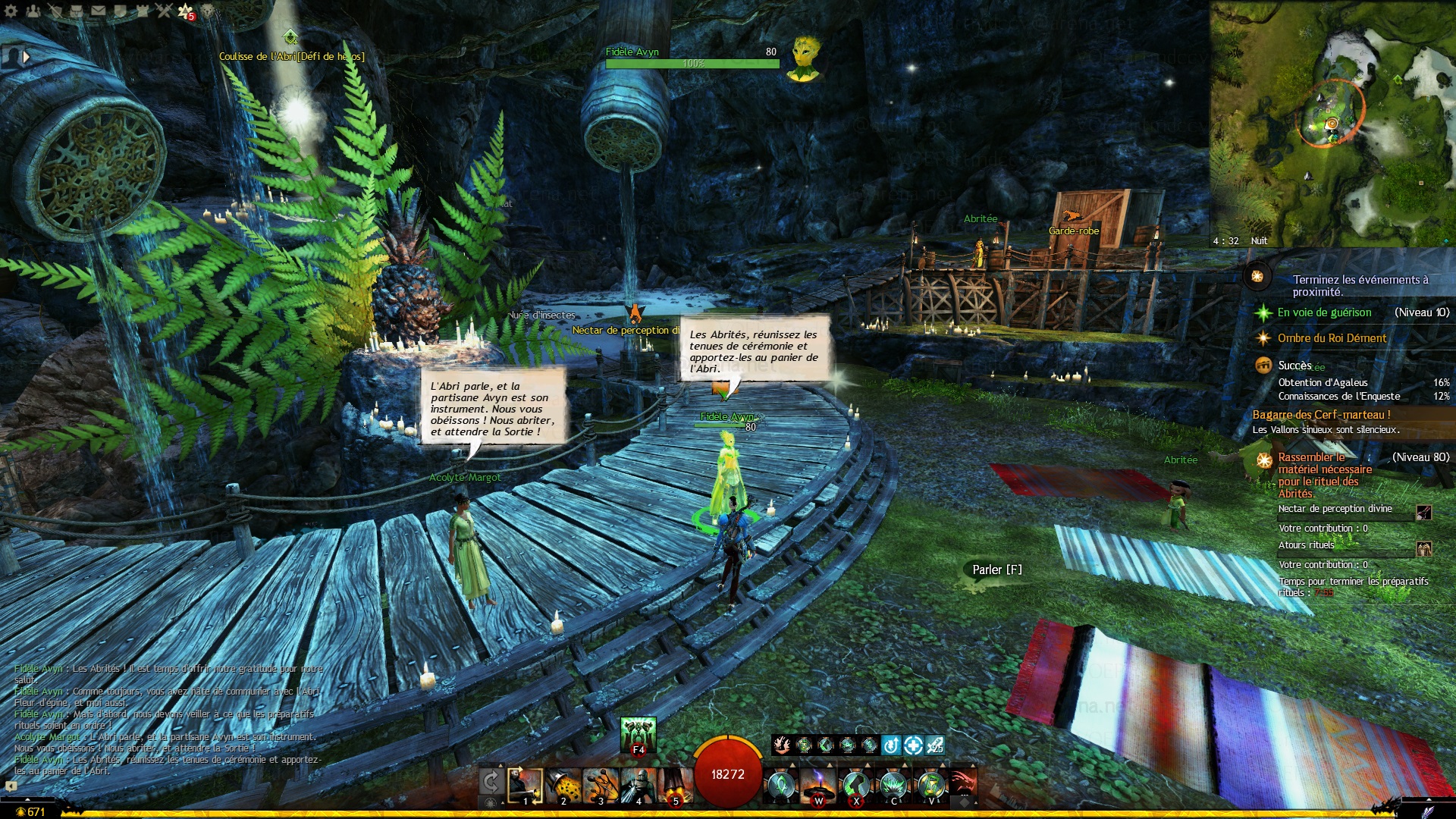Image resolution: width=1456 pixels, height=819 pixels.
Task: Activate the F4 green golem skill
Action: coord(638,735)
